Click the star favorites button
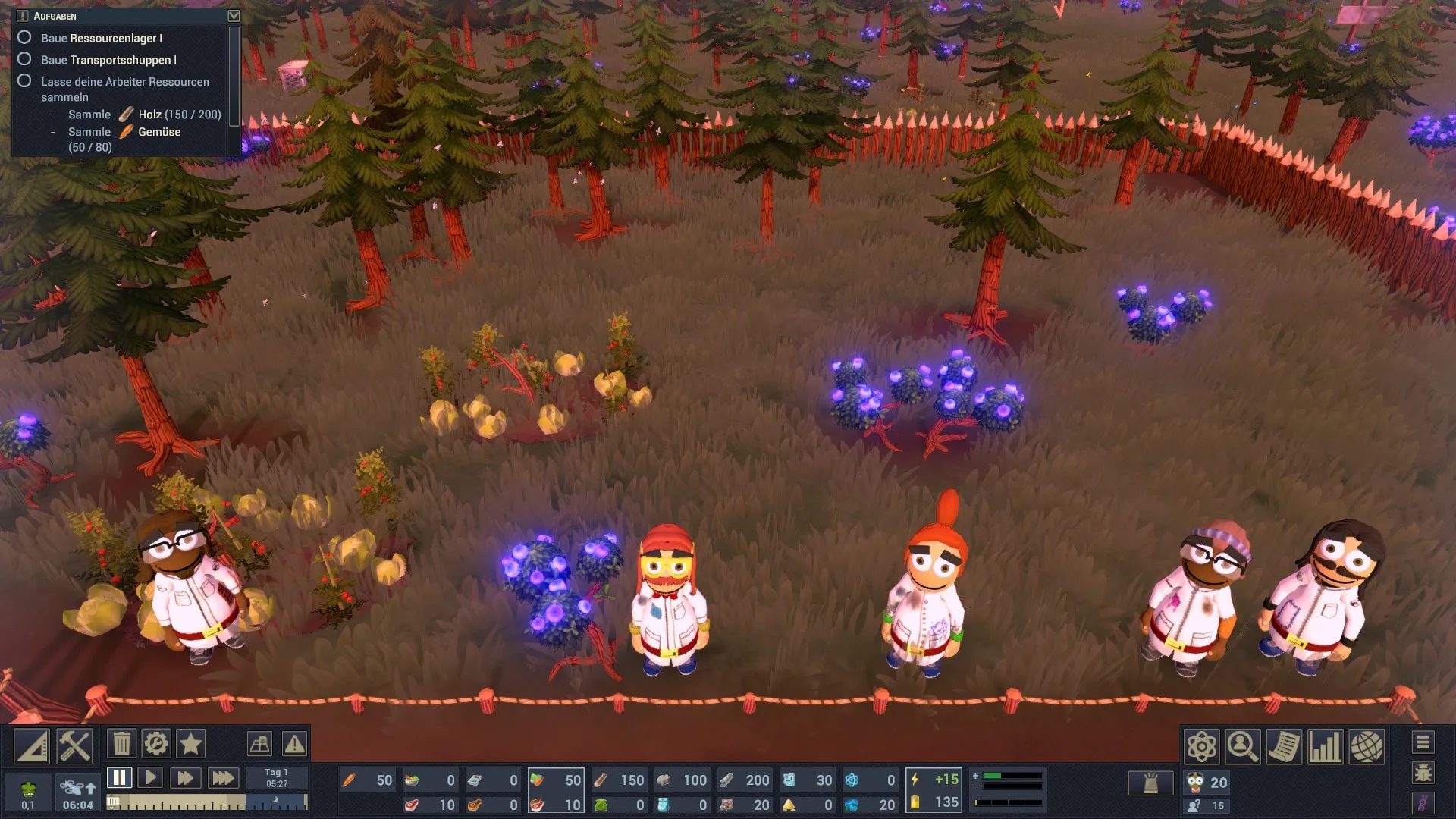Image resolution: width=1456 pixels, height=819 pixels. [x=190, y=744]
